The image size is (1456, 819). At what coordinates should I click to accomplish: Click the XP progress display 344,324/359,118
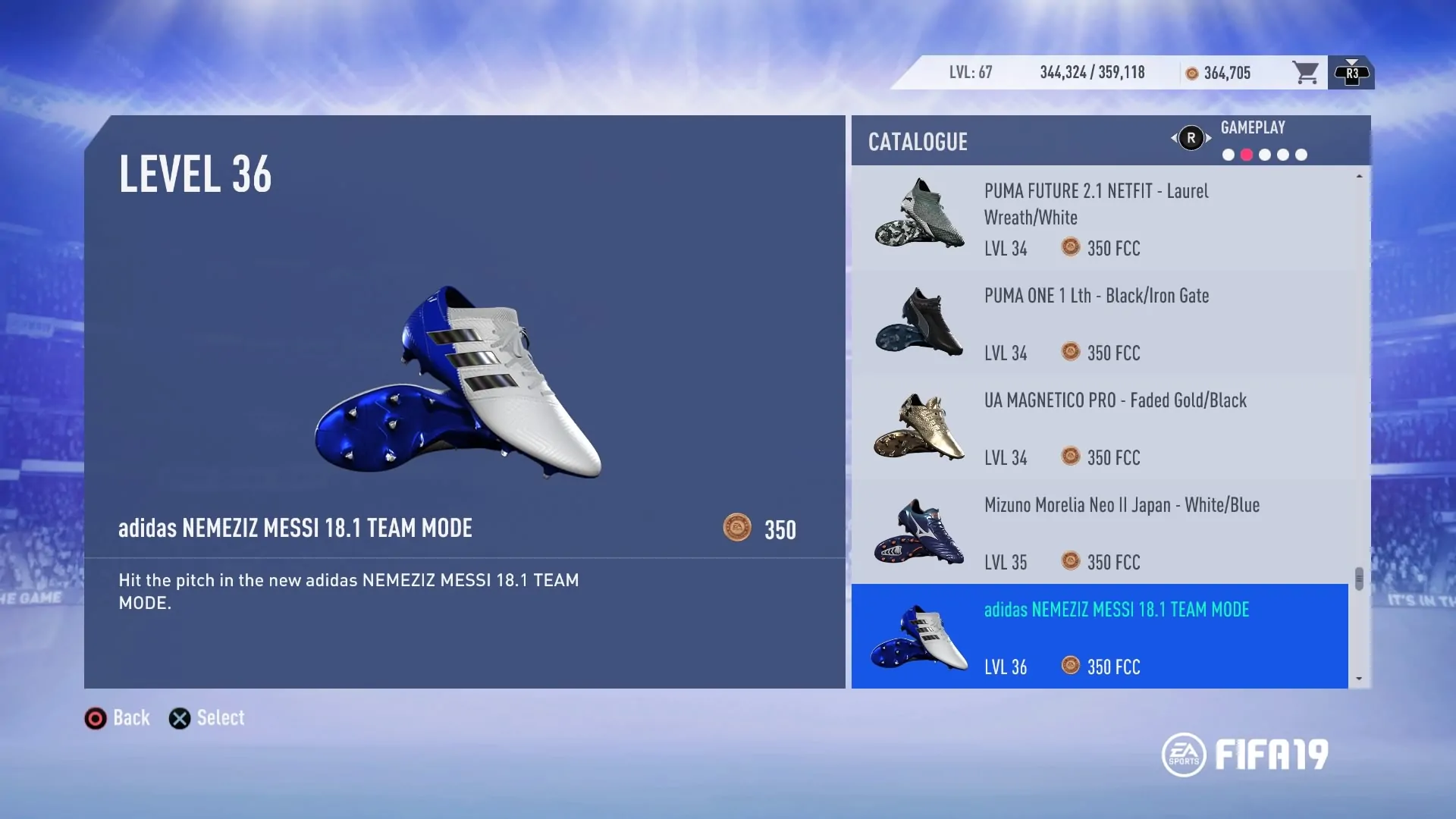tap(1092, 72)
